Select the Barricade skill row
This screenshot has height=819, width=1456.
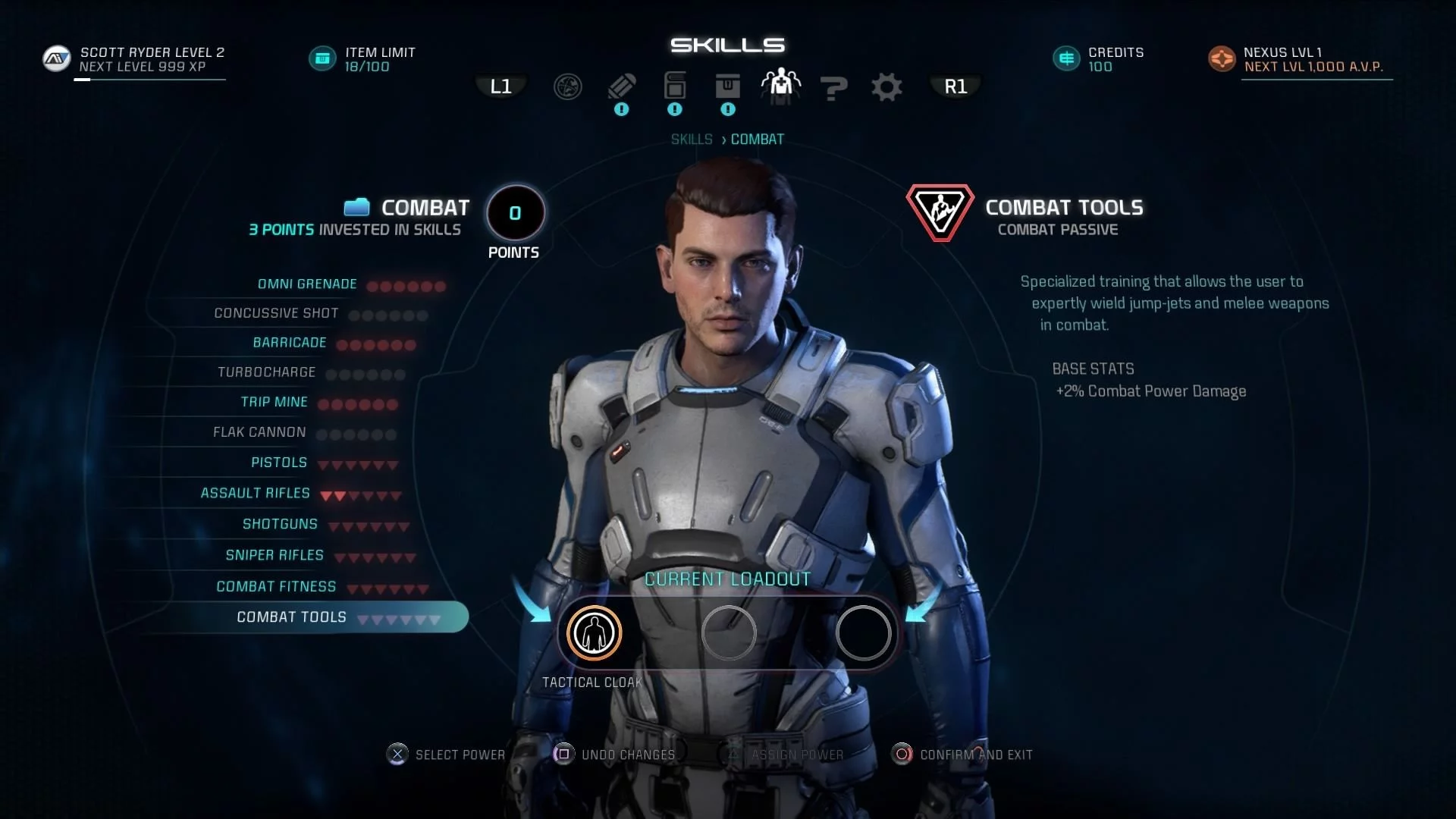(x=290, y=343)
